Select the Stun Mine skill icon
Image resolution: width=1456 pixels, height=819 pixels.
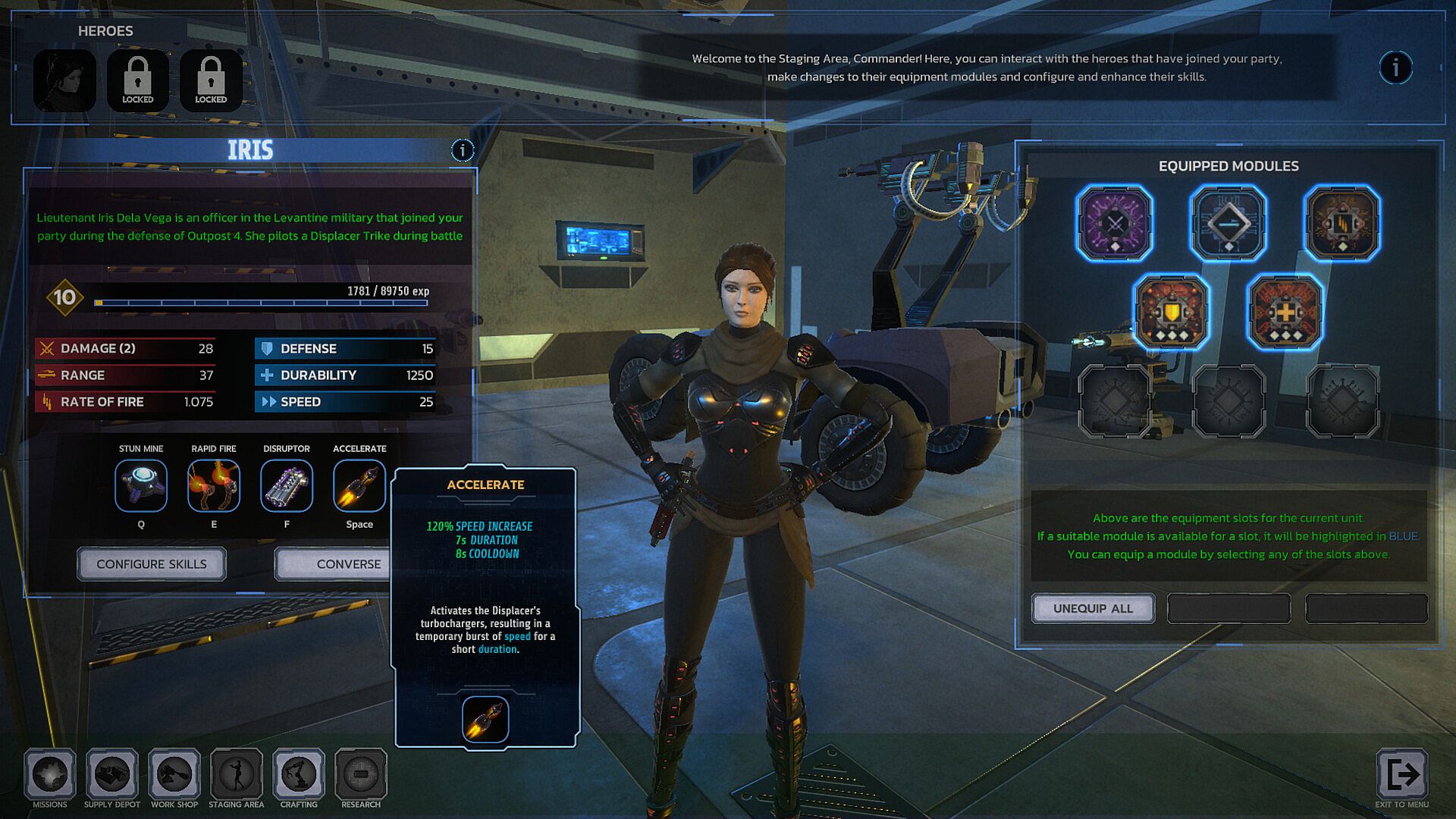pyautogui.click(x=141, y=486)
